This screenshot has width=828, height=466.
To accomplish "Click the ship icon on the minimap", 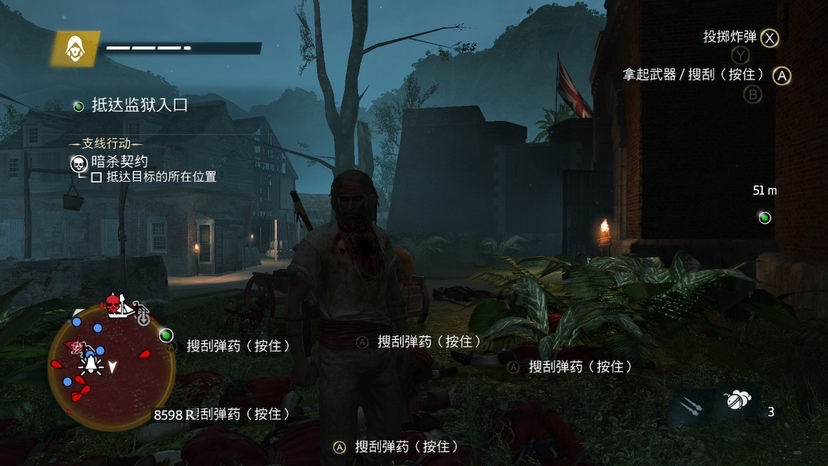I will tap(125, 309).
